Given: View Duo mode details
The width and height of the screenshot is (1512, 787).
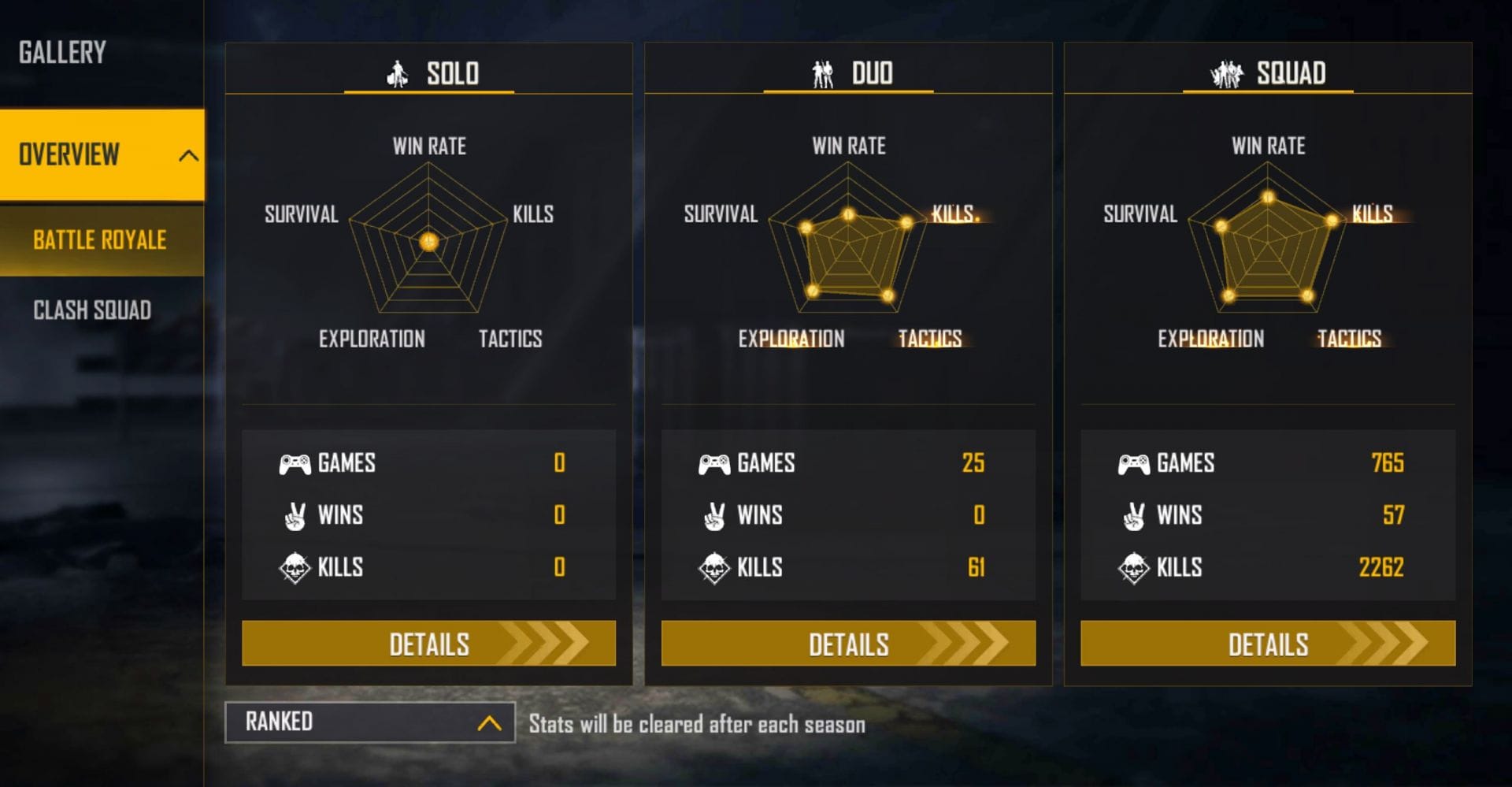Looking at the screenshot, I should click(x=848, y=644).
